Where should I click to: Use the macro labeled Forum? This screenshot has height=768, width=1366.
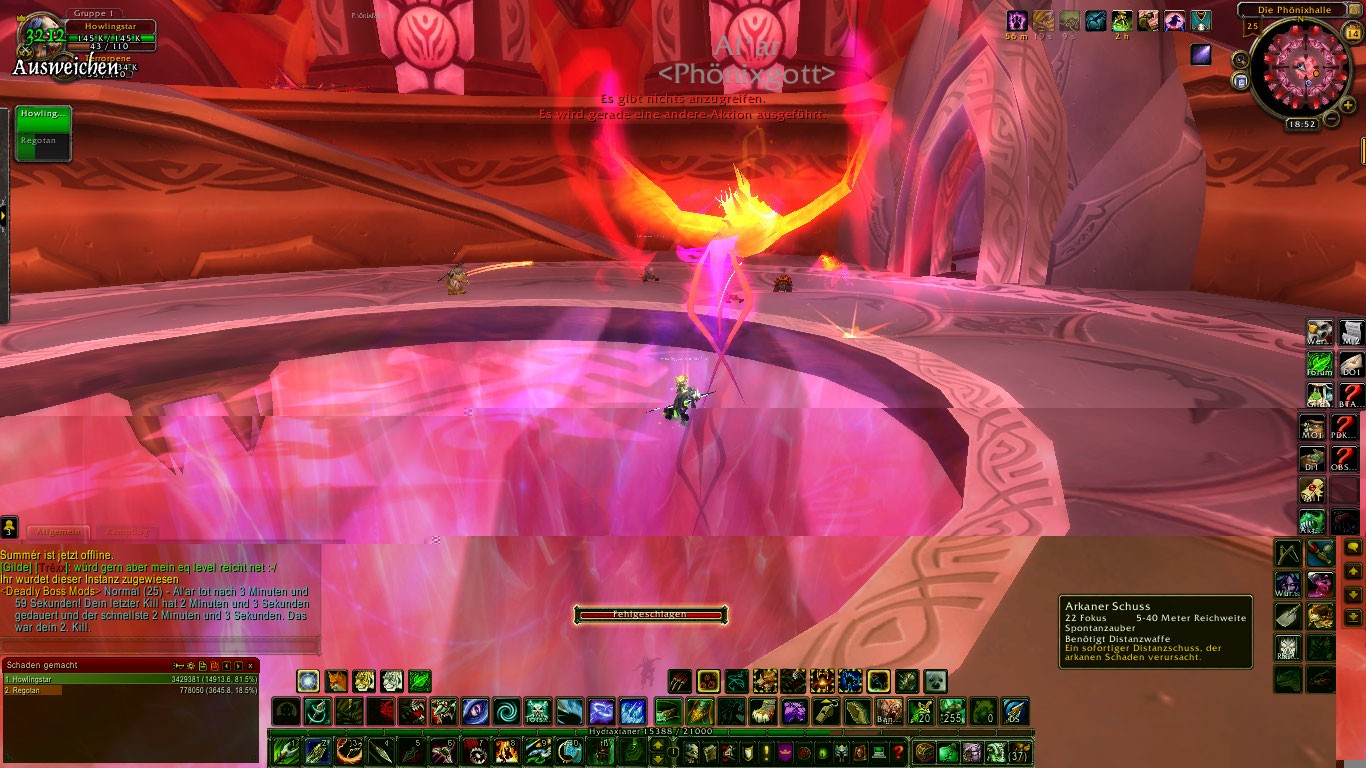click(1320, 363)
